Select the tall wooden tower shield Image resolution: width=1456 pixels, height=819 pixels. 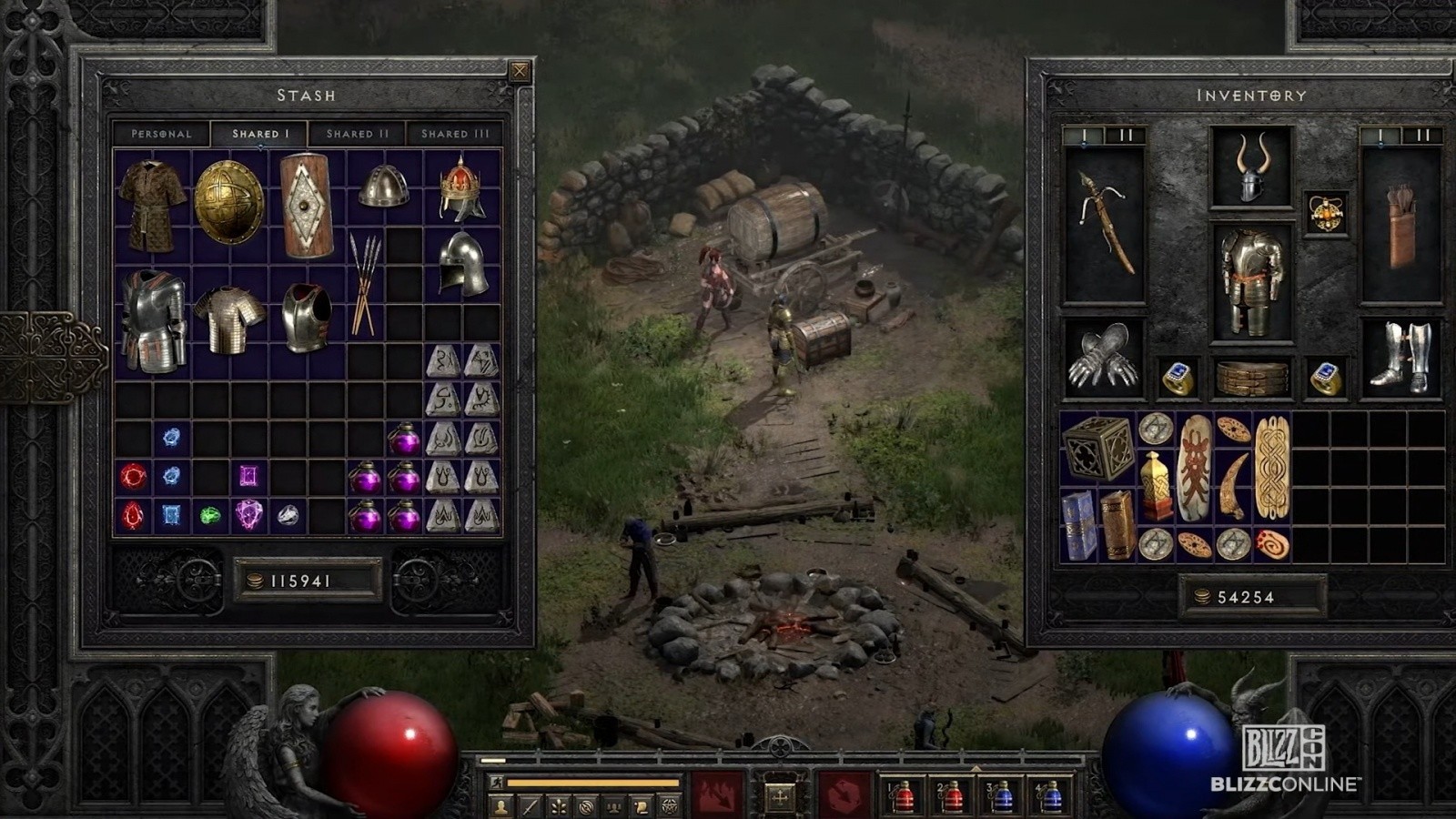coord(306,205)
